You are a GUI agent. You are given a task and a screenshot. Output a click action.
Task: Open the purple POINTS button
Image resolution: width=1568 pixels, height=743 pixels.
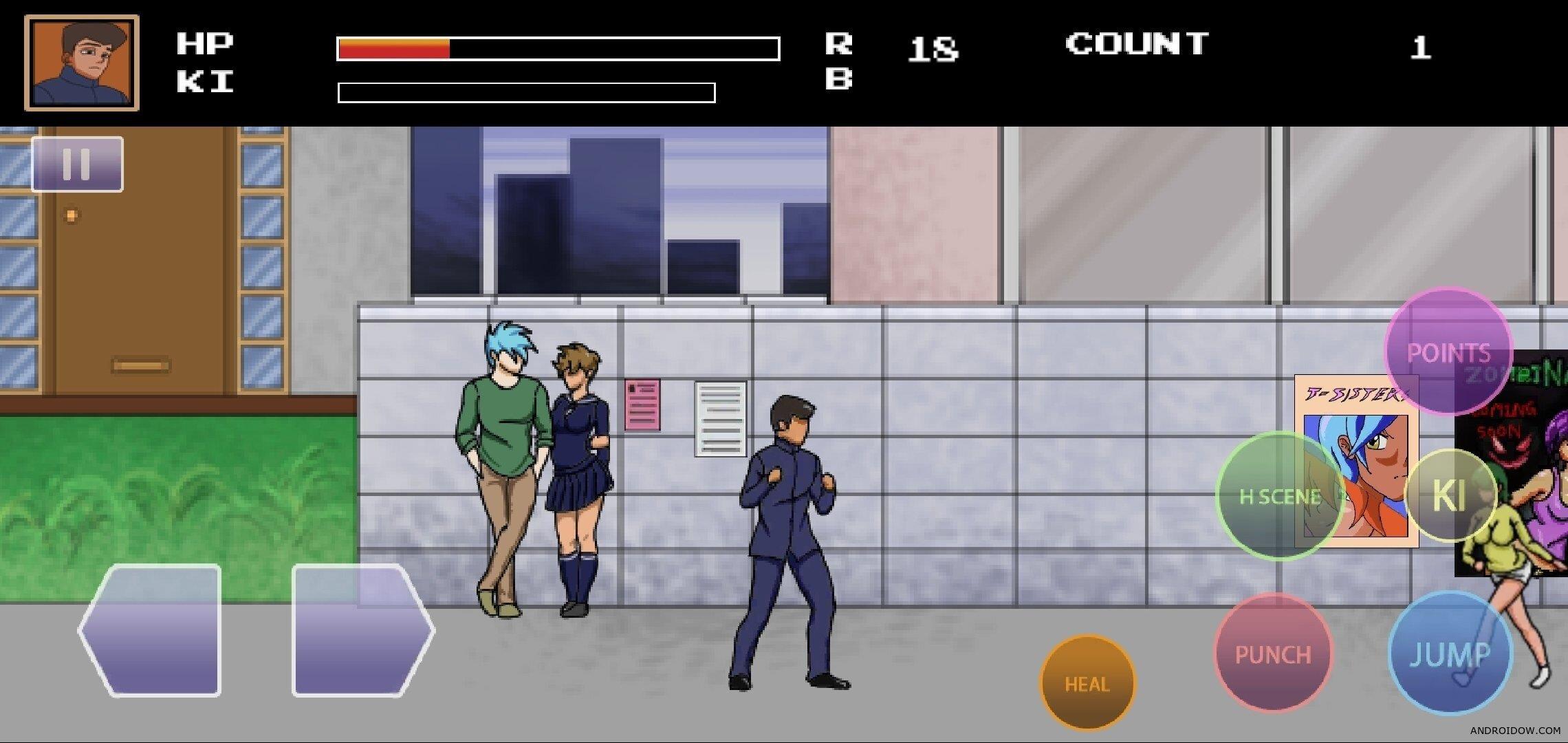click(x=1448, y=352)
